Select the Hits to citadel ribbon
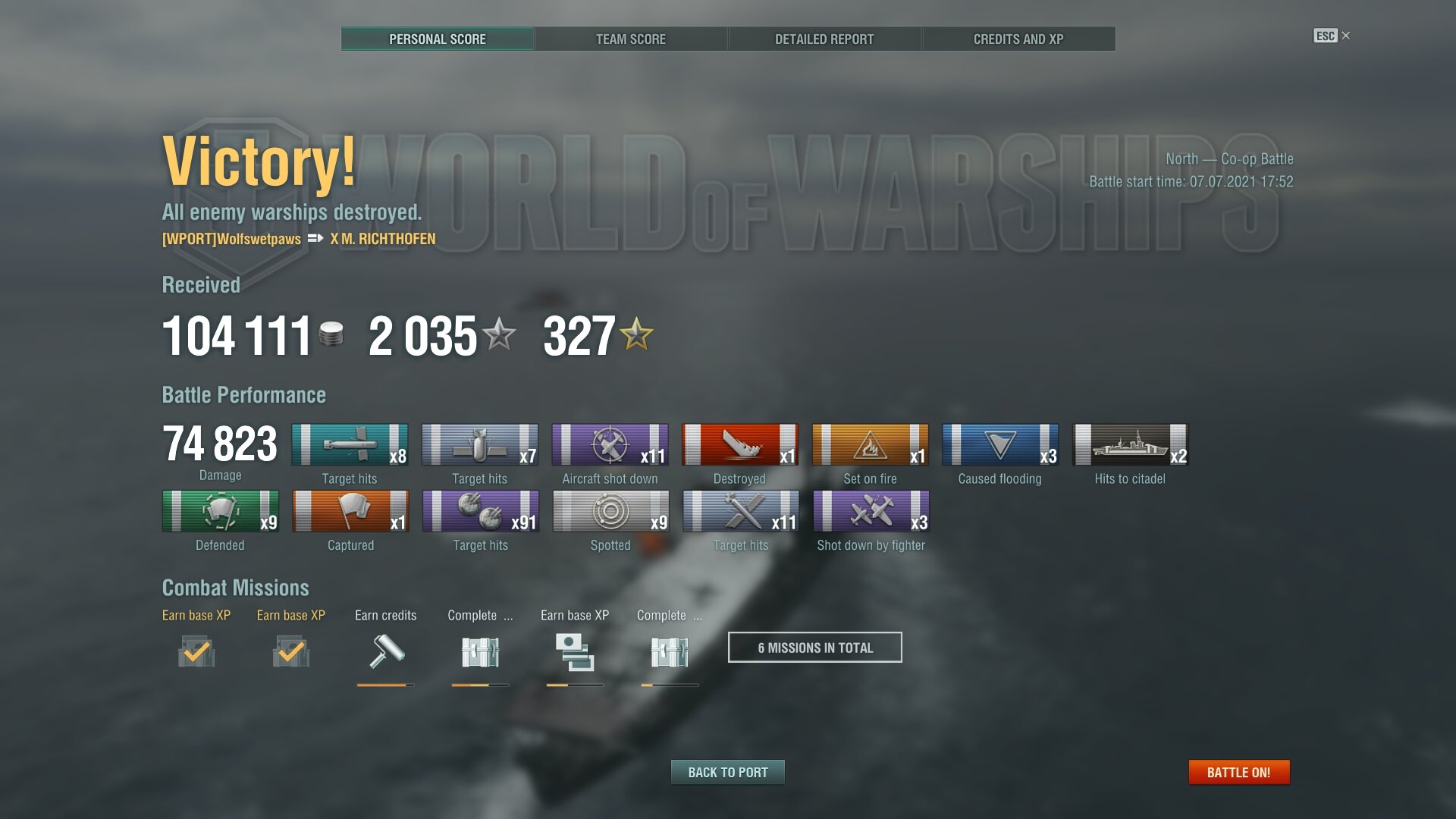Screen dimensions: 1456x819 click(x=1130, y=444)
